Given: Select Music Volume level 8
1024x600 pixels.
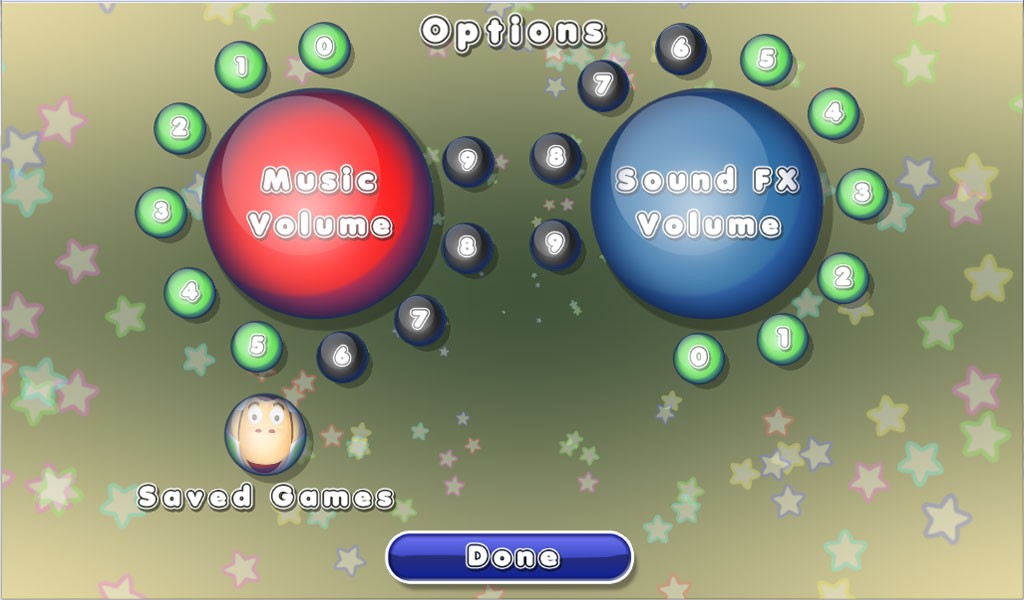Looking at the screenshot, I should [x=466, y=243].
